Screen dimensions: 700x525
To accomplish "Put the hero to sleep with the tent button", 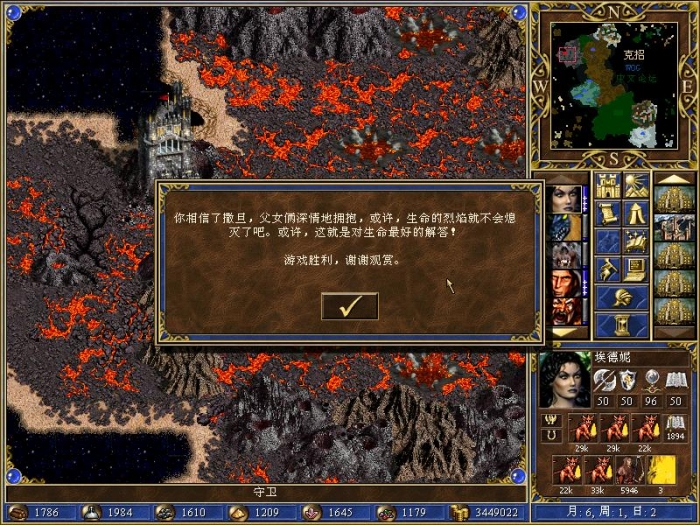I will (635, 213).
